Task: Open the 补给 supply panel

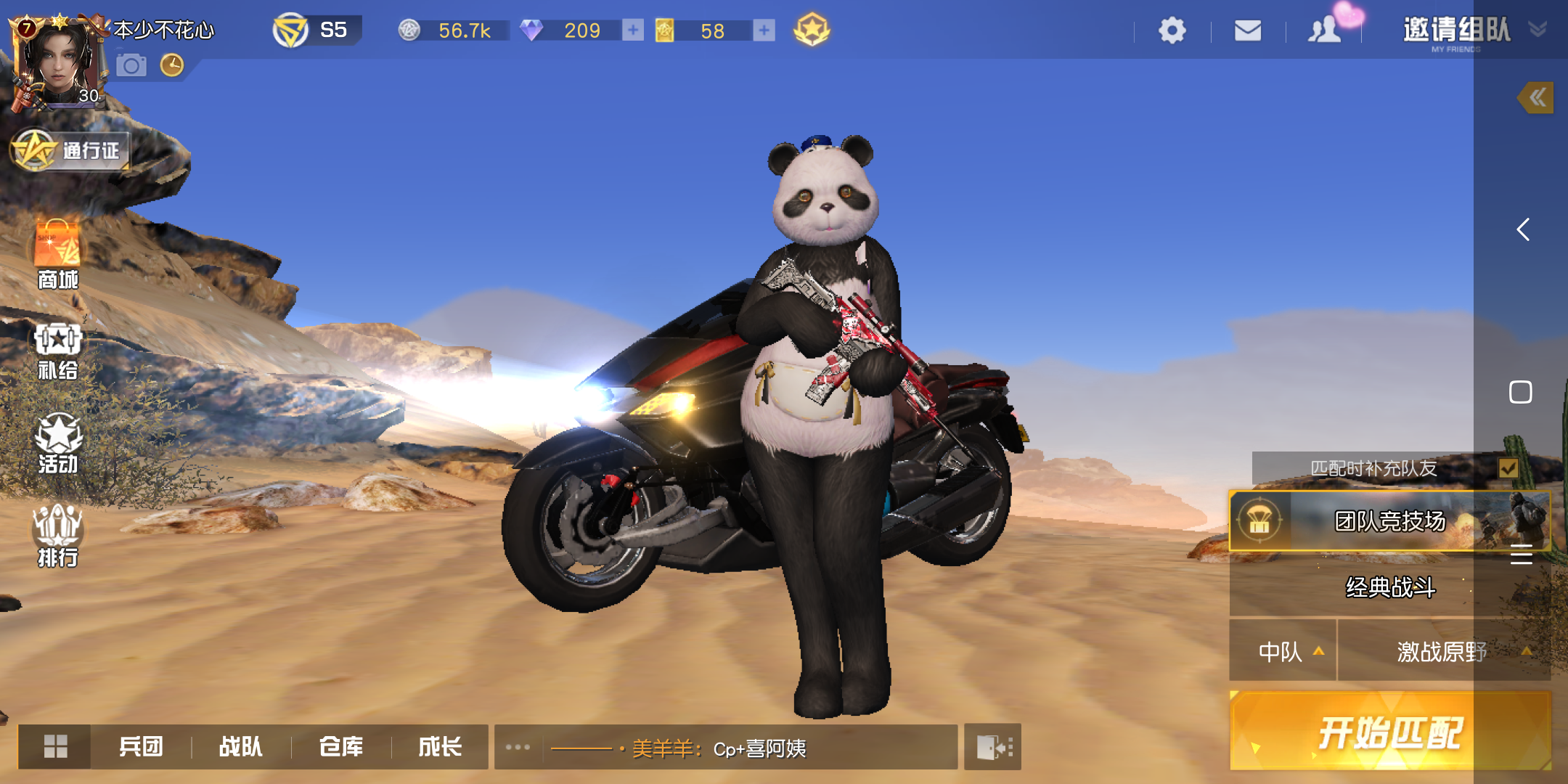Action: (x=57, y=348)
